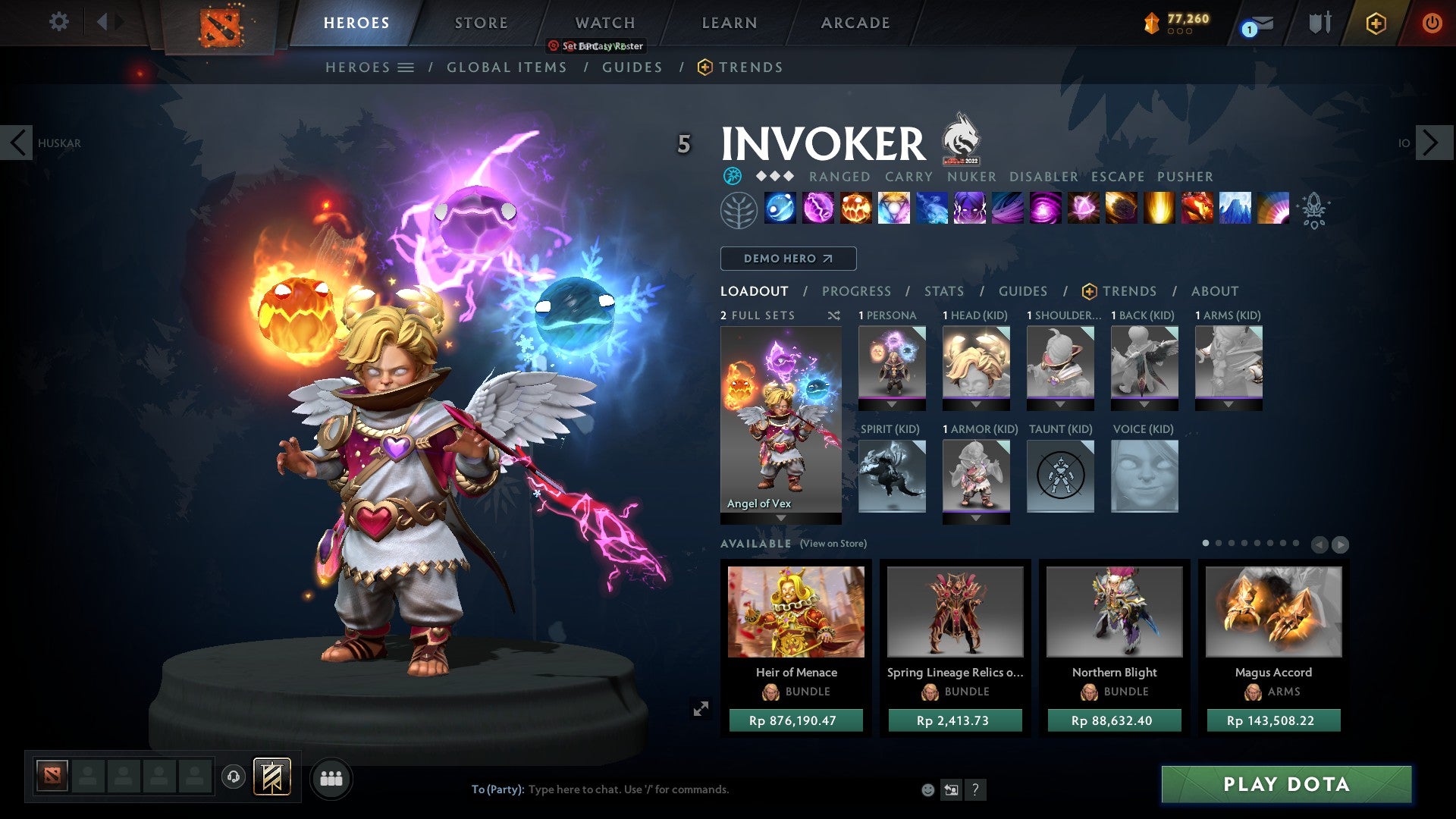Click the Quas ability icon

tap(781, 210)
